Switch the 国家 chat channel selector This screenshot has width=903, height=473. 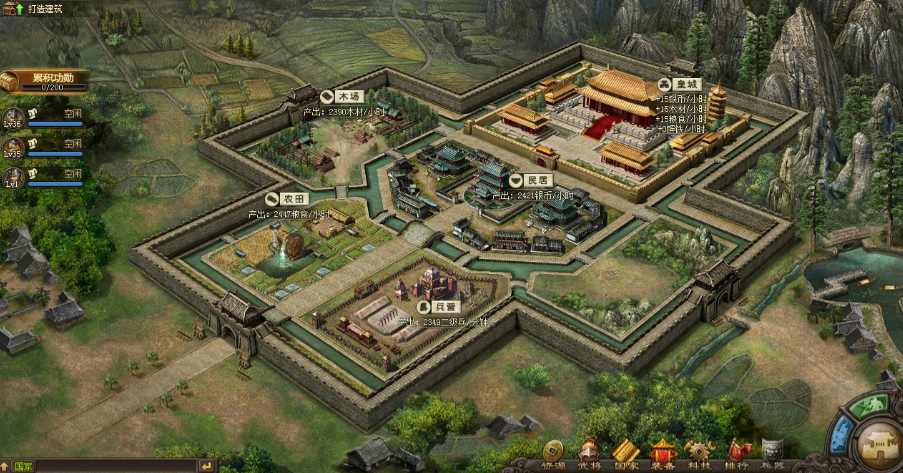point(21,466)
